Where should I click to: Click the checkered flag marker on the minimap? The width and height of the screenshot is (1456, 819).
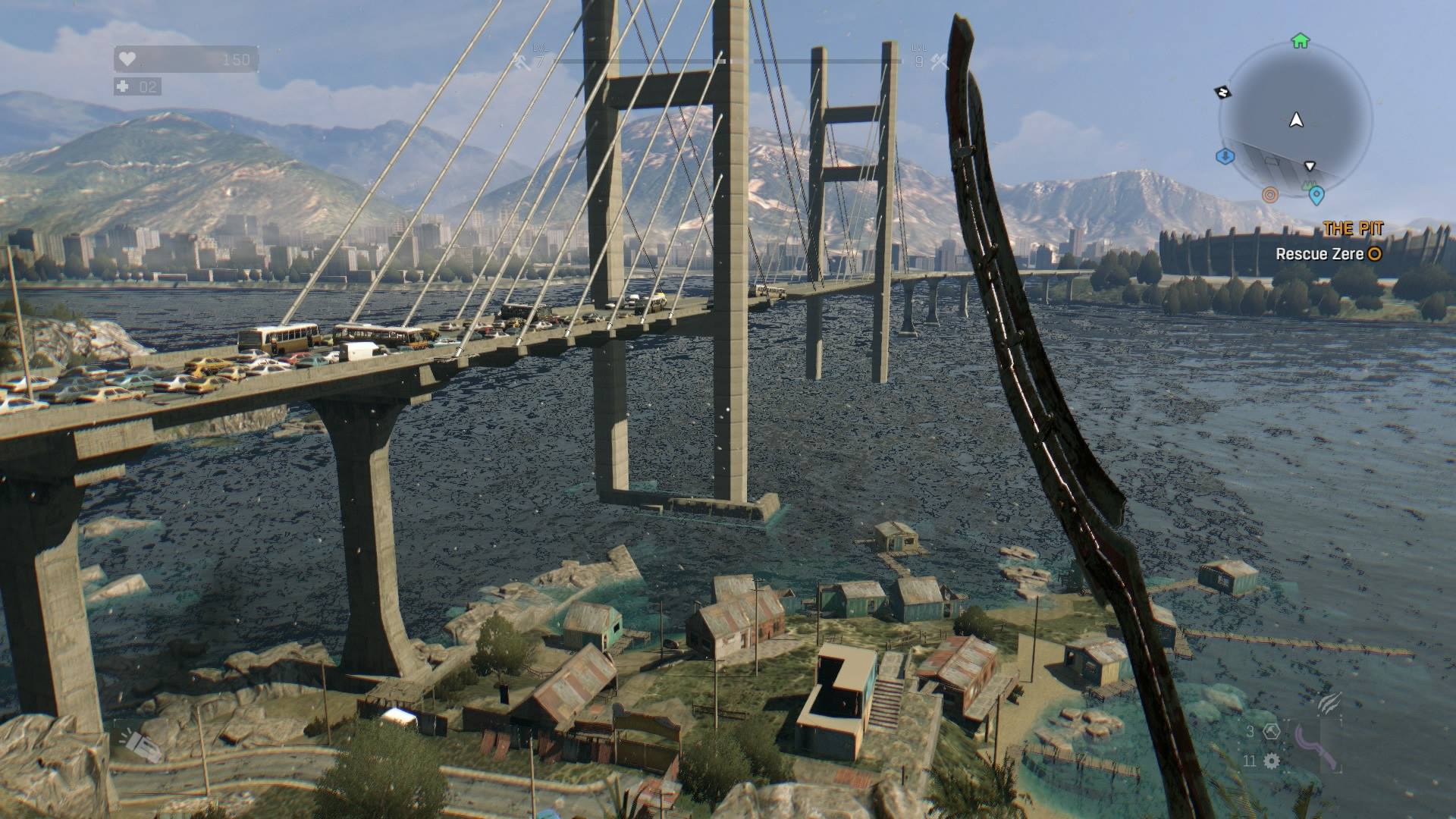click(x=1223, y=91)
